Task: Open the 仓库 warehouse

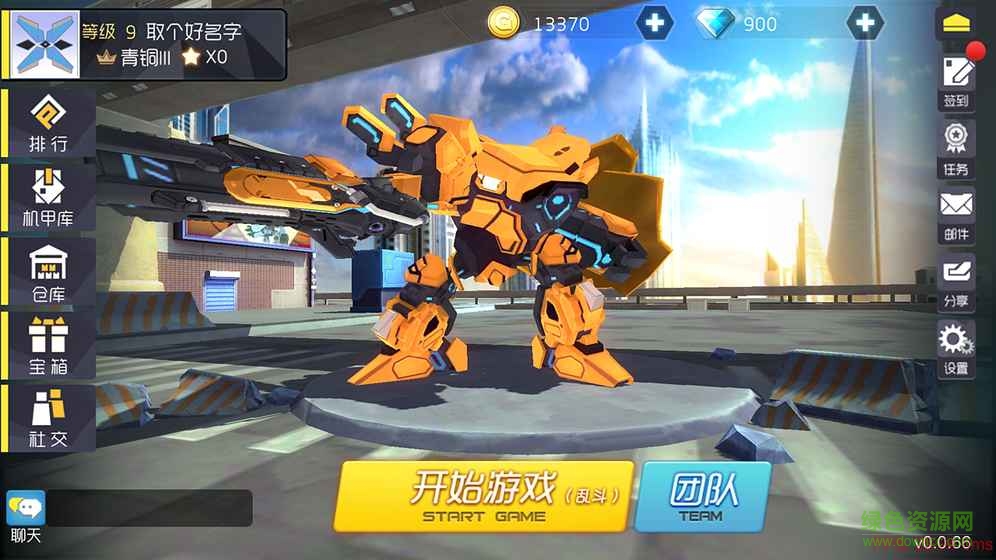Action: coord(49,272)
